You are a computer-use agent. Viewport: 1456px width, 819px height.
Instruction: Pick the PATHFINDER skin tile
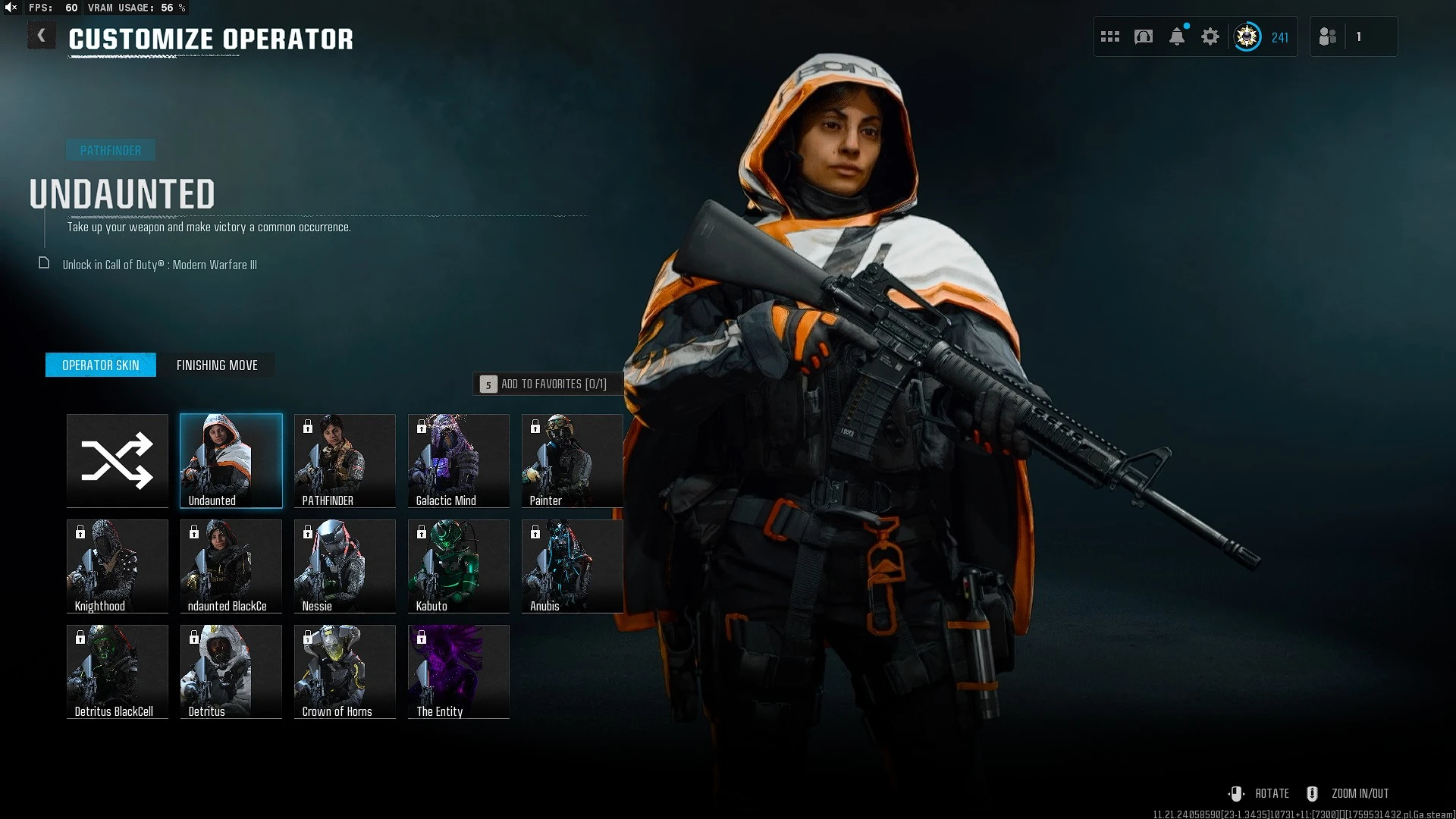click(x=345, y=460)
